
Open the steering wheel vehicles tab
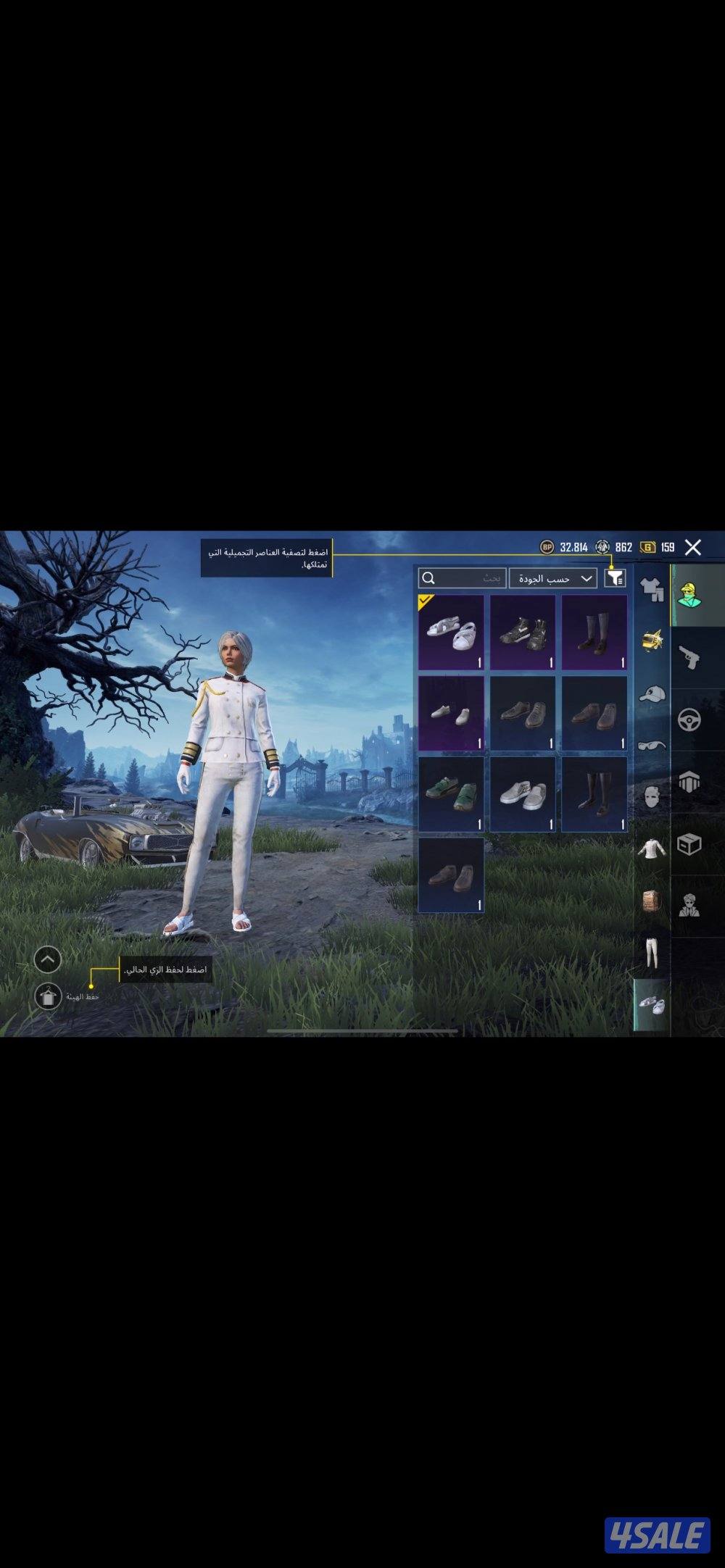[689, 720]
